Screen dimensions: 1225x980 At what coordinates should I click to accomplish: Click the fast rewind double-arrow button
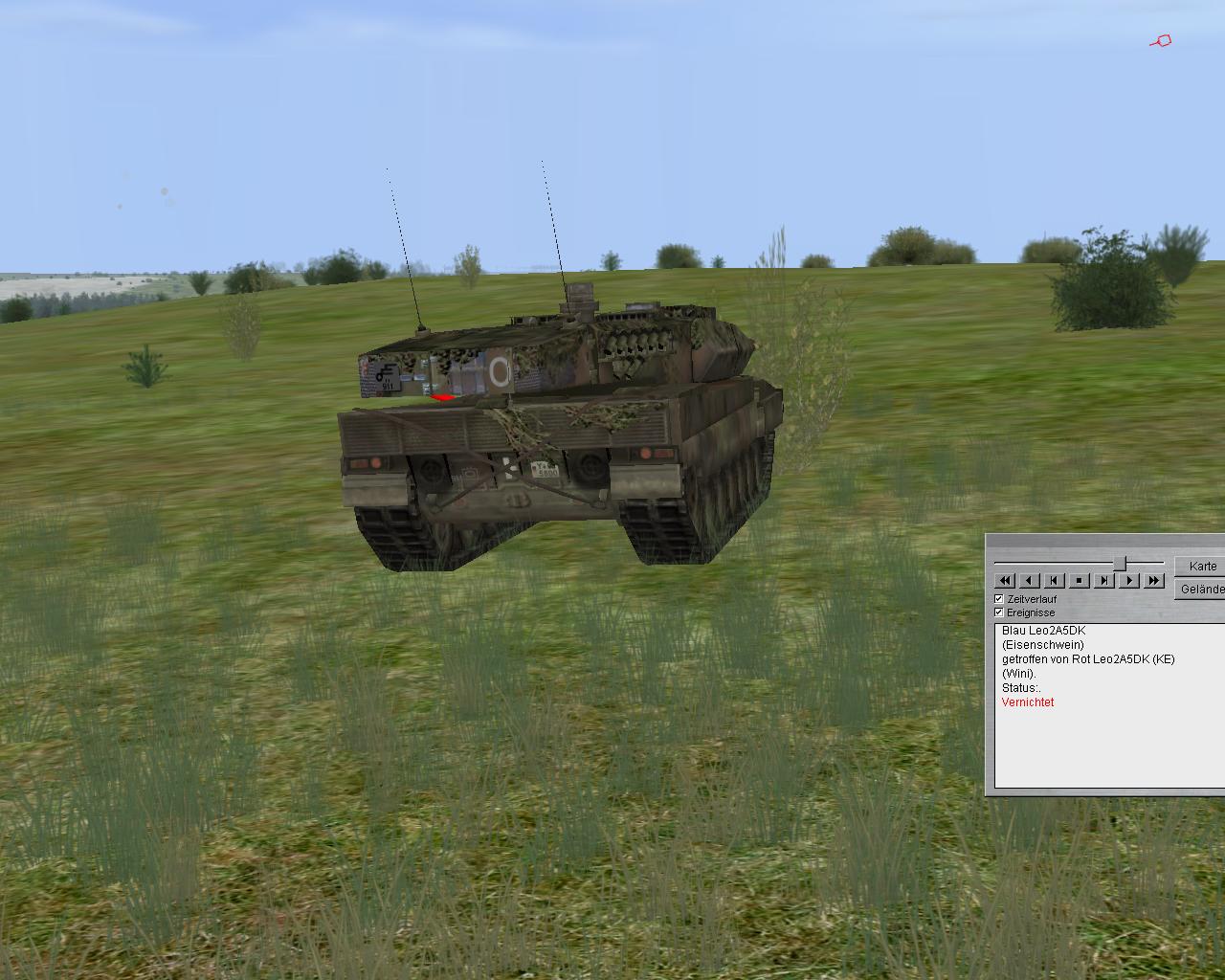coord(1005,581)
